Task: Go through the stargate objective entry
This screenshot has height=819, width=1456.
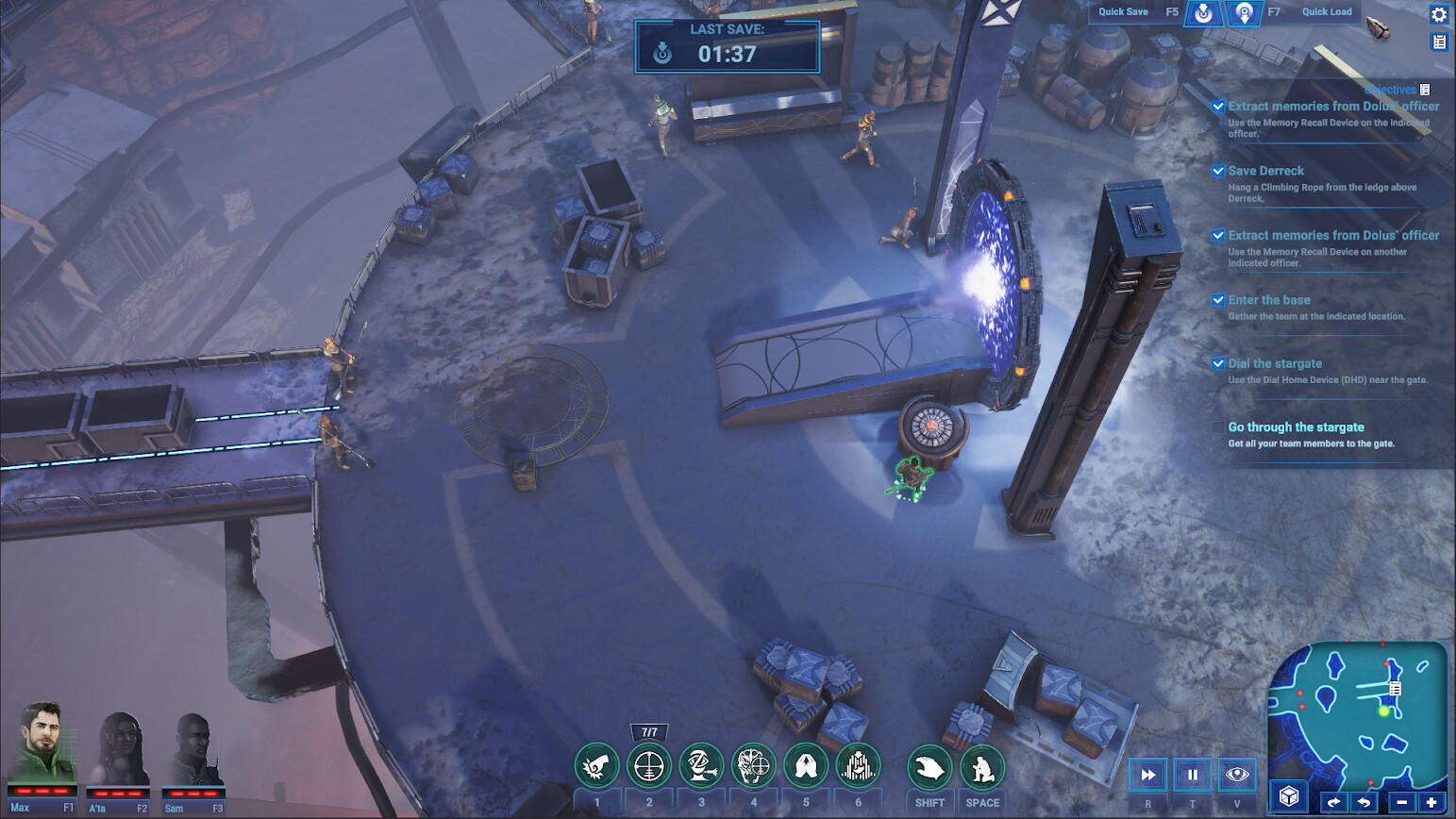Action: [x=1296, y=427]
